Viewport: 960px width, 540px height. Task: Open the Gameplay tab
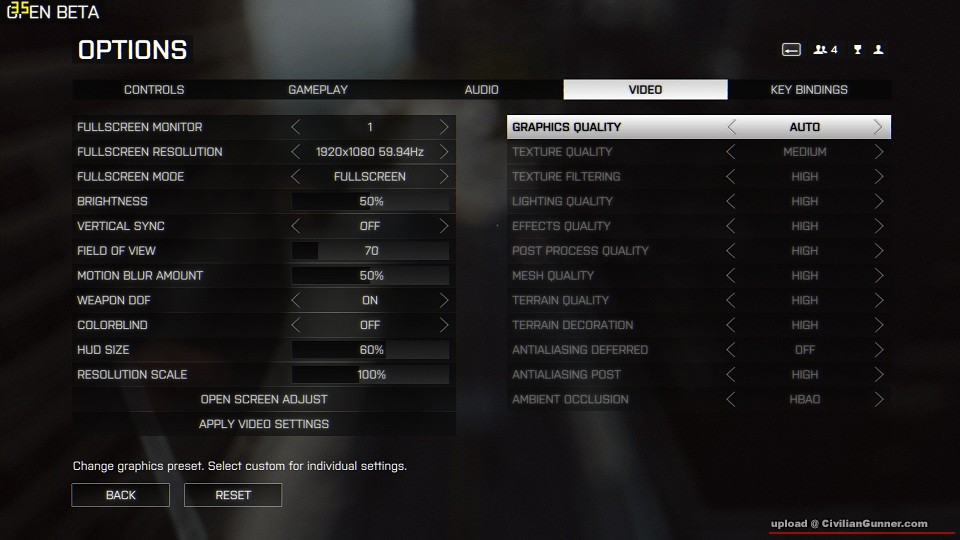tap(318, 90)
